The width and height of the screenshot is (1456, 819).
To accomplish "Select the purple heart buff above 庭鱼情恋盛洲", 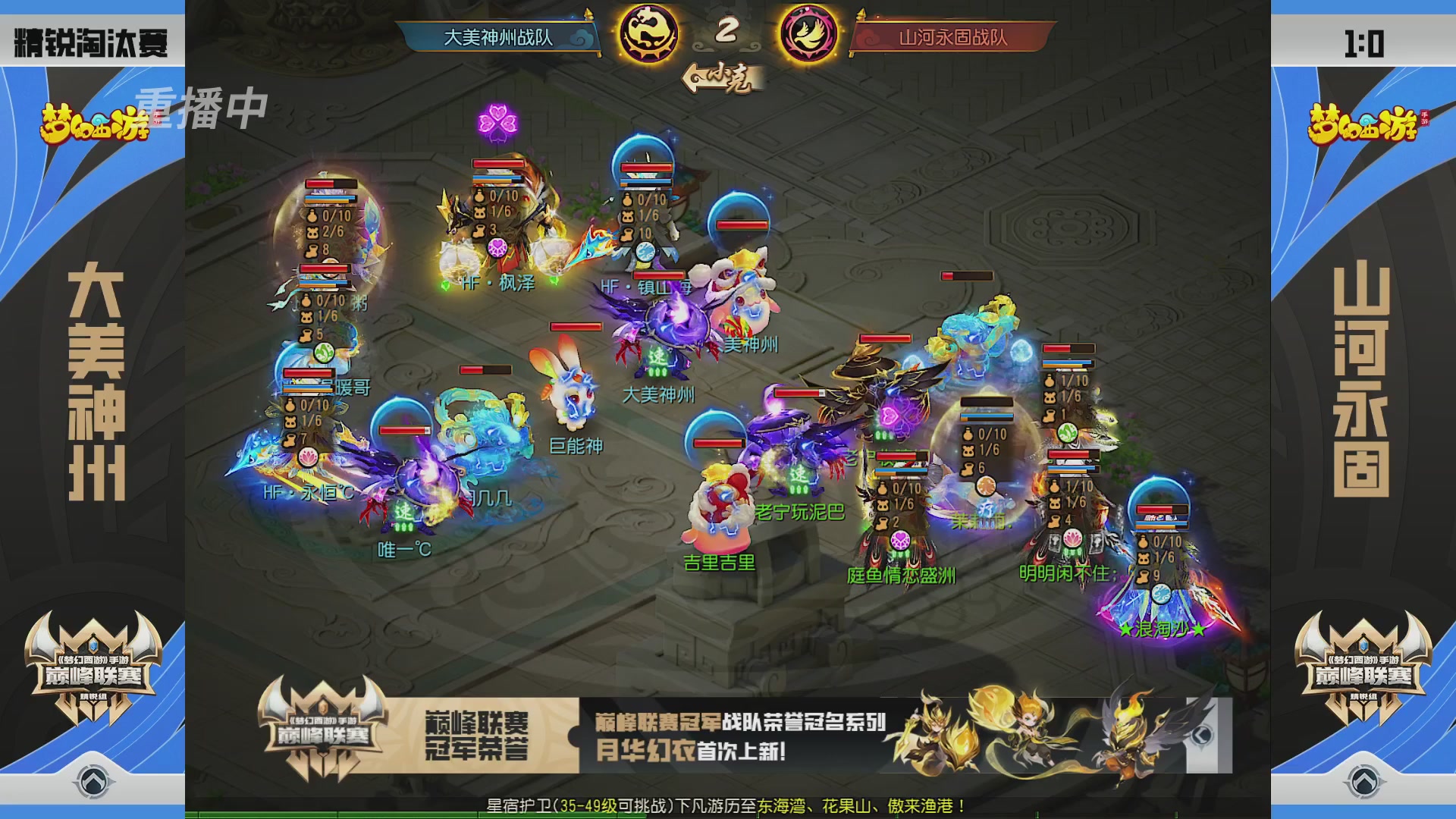I will [901, 539].
